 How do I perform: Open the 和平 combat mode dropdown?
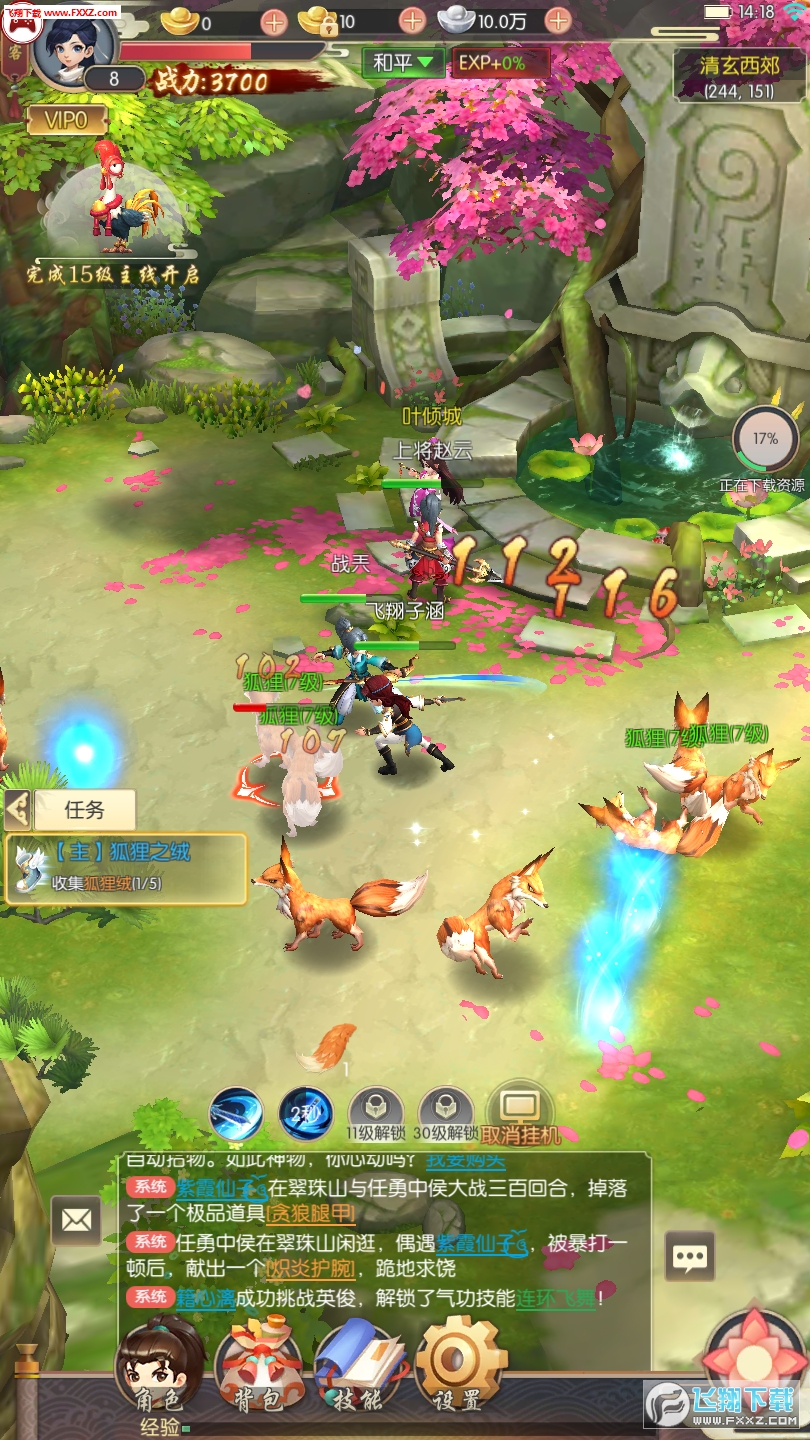point(404,62)
